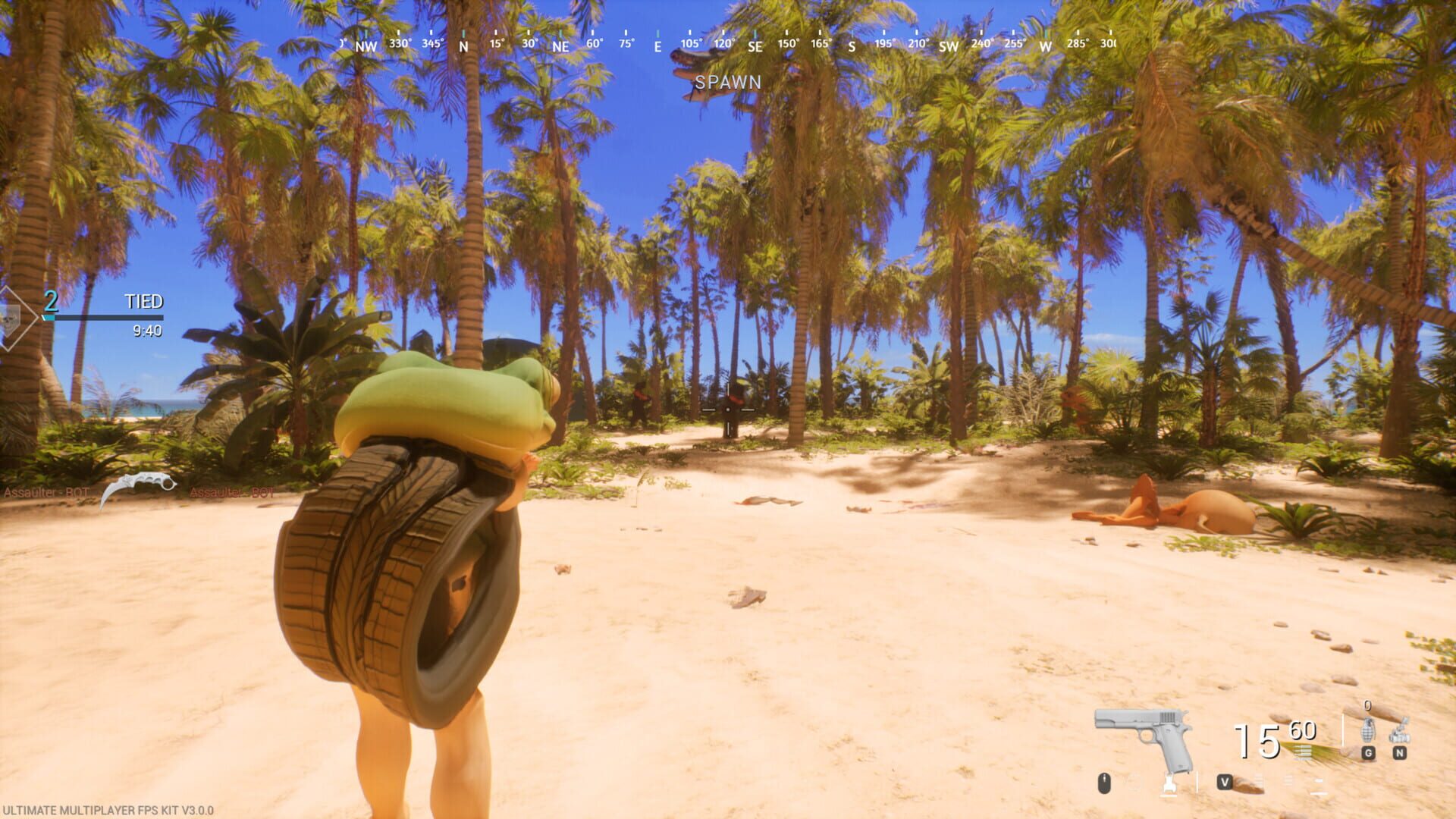Toggle the N keybind equipment slot

point(1400,753)
